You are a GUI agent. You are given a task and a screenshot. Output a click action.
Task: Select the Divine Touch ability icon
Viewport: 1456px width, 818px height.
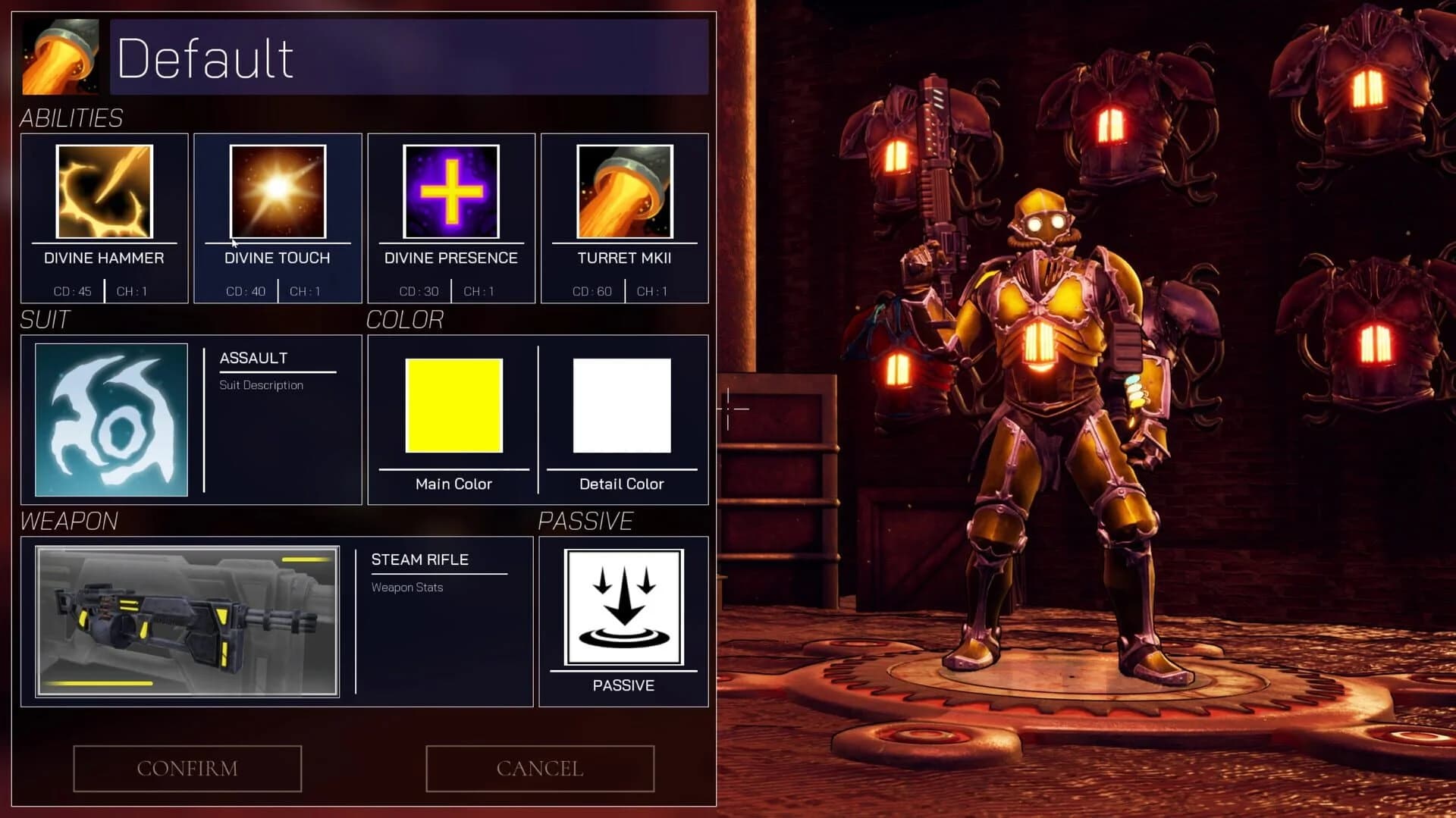(x=278, y=191)
